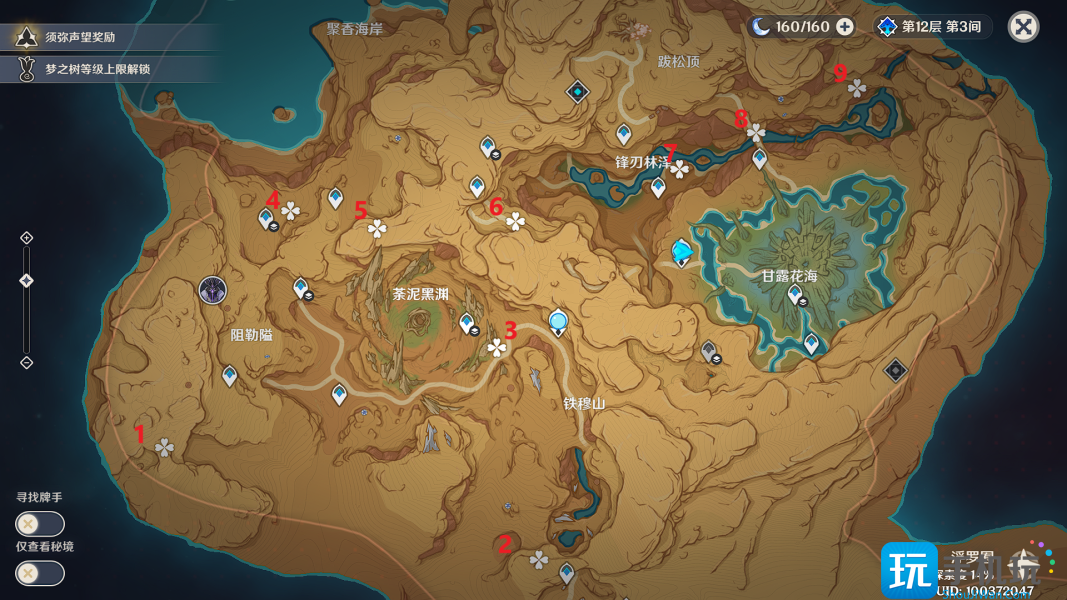
Task: Click the plus button beside 160/160 resin
Action: point(845,26)
